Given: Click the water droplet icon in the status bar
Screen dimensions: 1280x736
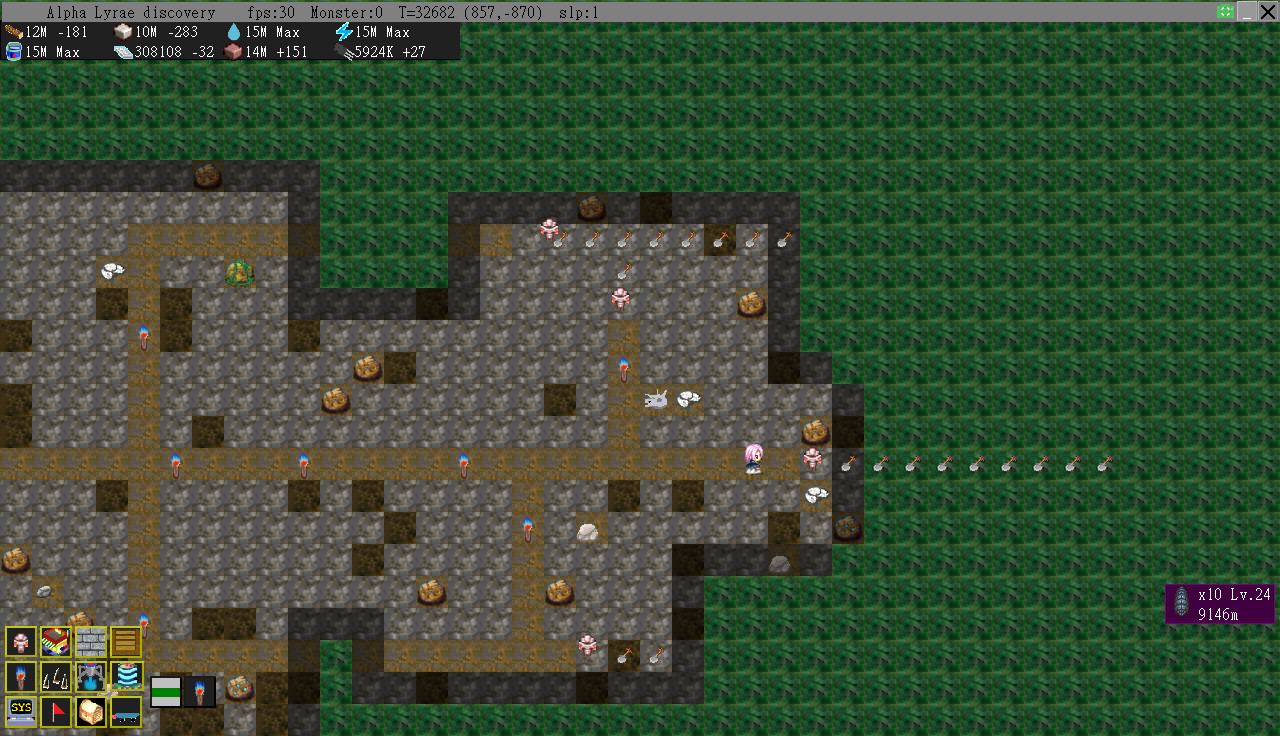Looking at the screenshot, I should 235,31.
